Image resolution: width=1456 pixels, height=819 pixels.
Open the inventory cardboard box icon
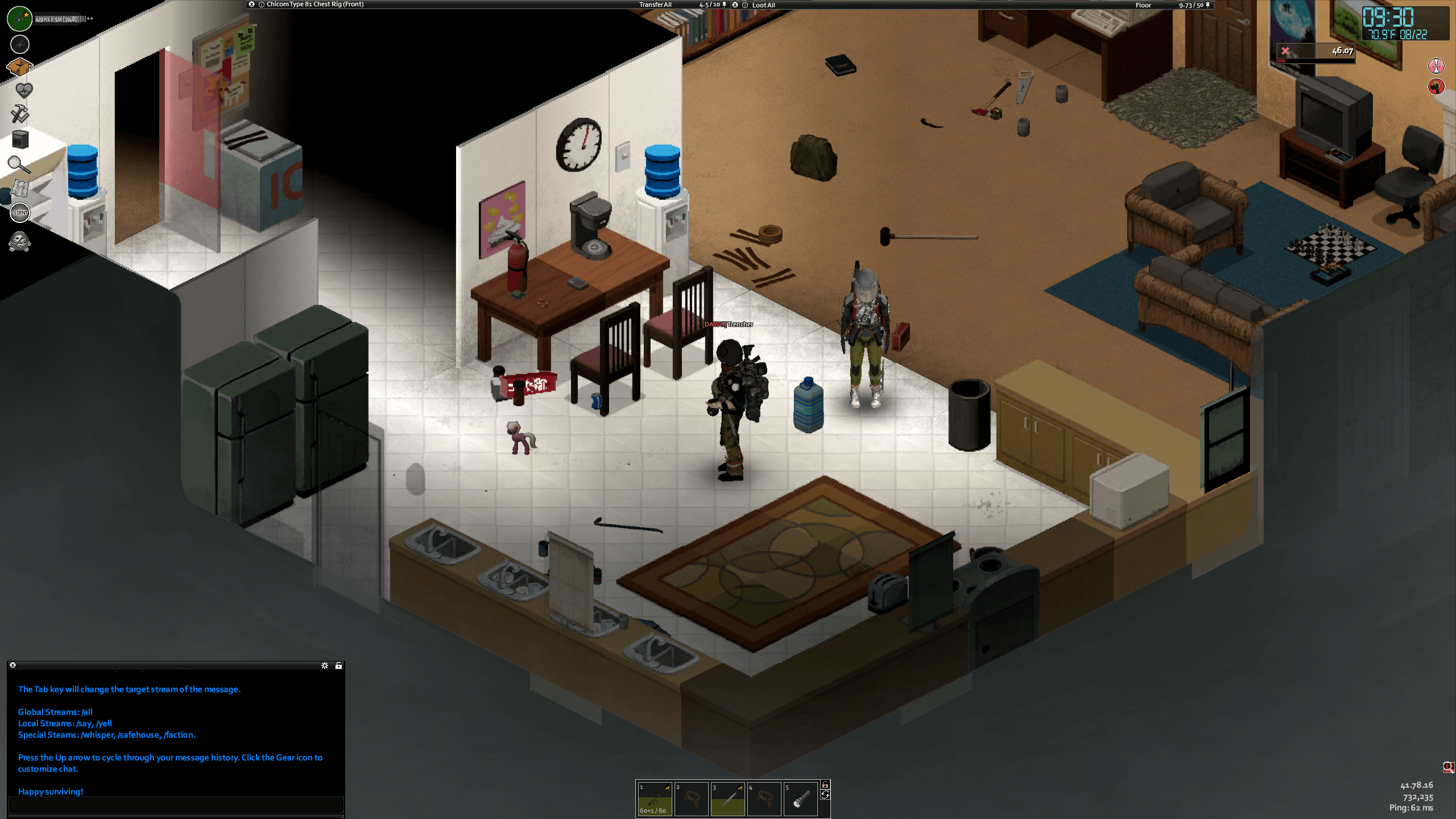(x=19, y=67)
